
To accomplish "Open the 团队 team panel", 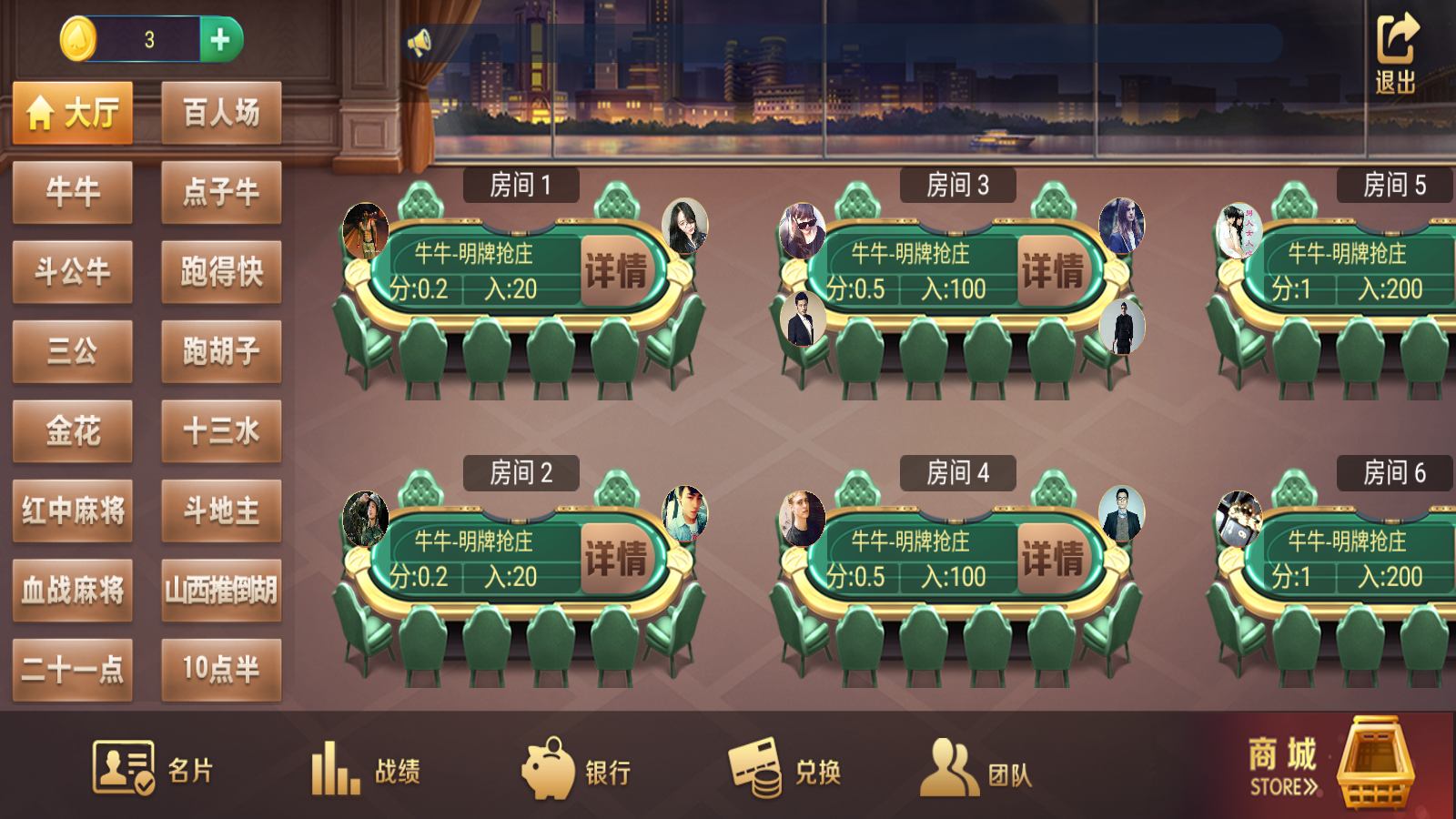I will 978,769.
